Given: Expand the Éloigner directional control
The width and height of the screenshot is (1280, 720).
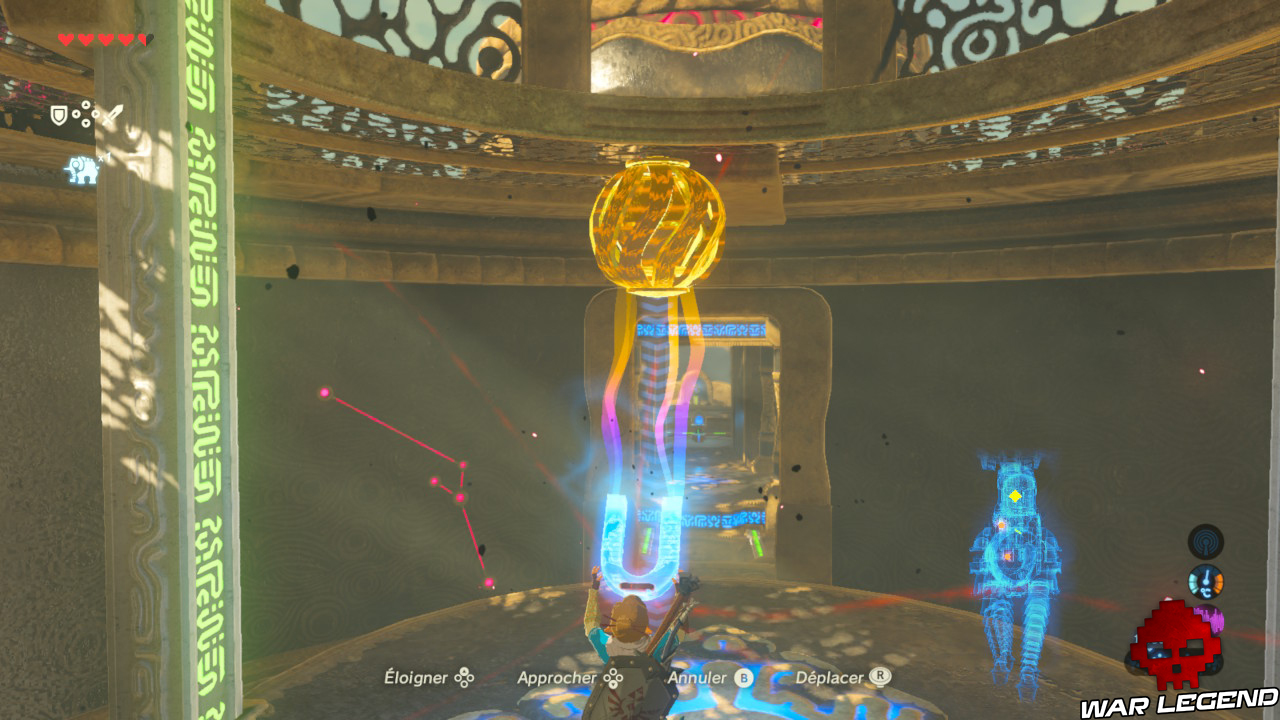Looking at the screenshot, I should click(464, 678).
